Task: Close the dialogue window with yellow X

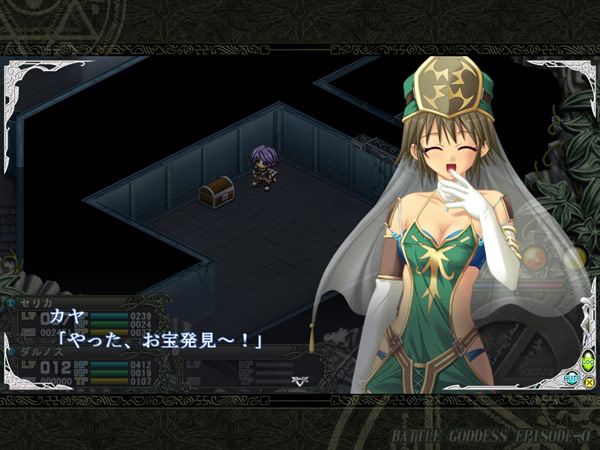Action: click(x=588, y=383)
